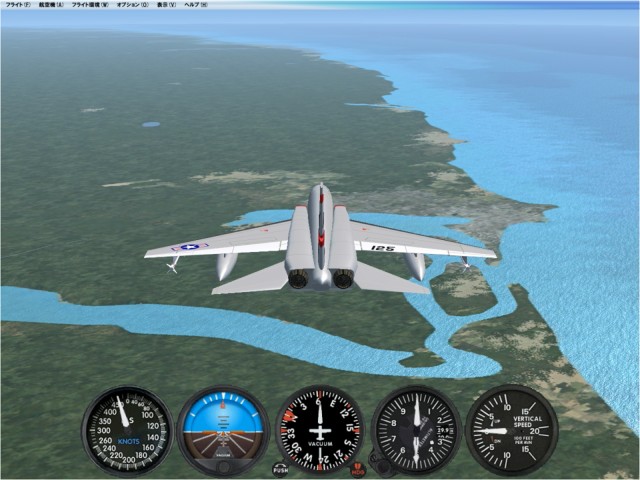Click the red HDG bug knob
This screenshot has height=480, width=640.
point(358,468)
